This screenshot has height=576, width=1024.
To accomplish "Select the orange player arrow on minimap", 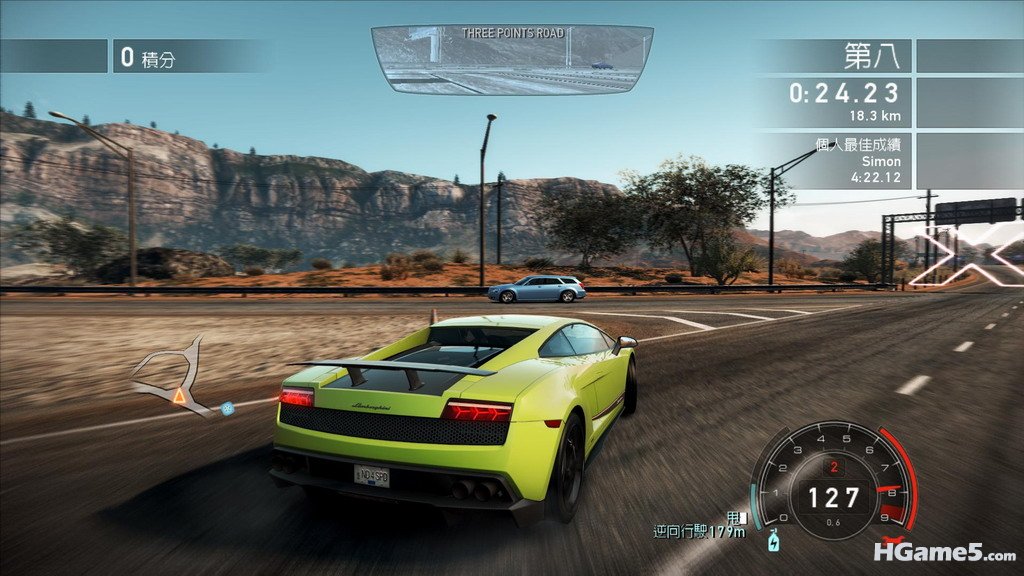I will (x=179, y=397).
